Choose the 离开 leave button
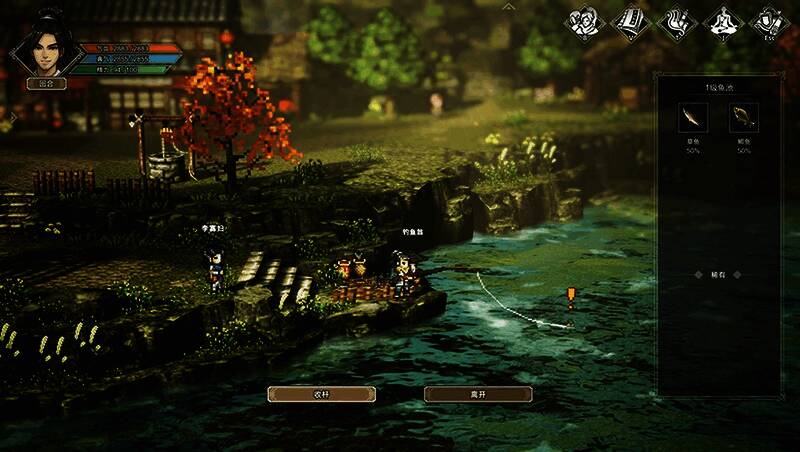The height and width of the screenshot is (452, 800). 478,394
